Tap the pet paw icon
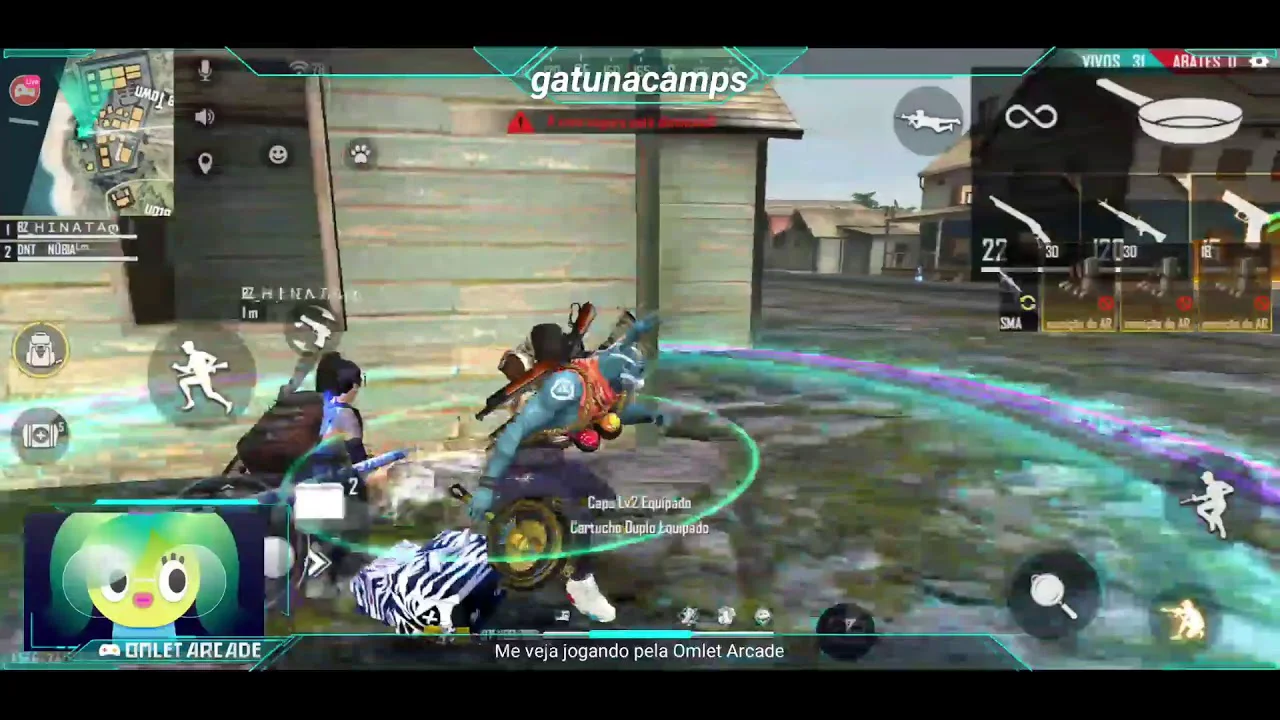 point(360,154)
